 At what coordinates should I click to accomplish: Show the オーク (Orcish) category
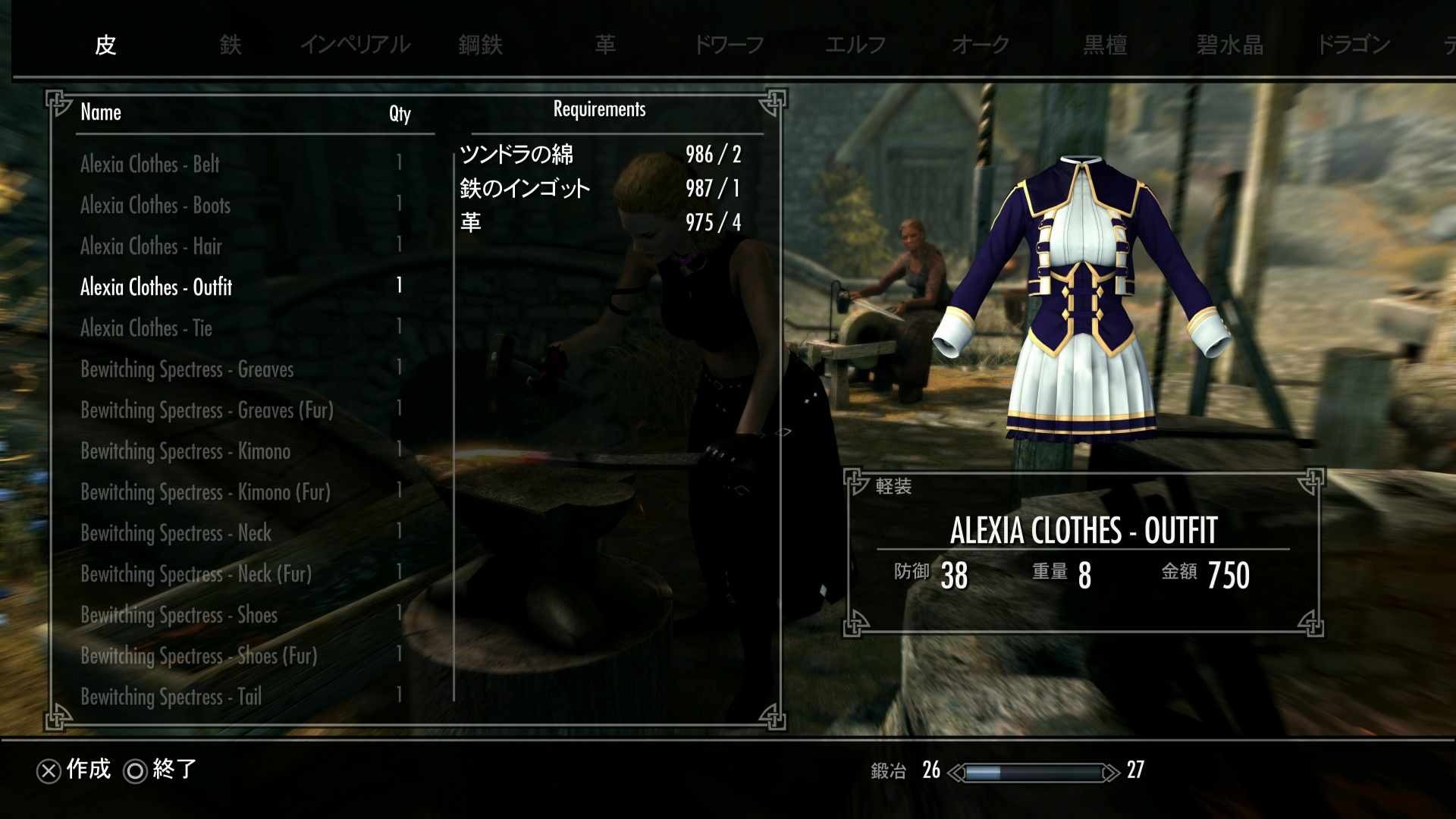tap(981, 45)
